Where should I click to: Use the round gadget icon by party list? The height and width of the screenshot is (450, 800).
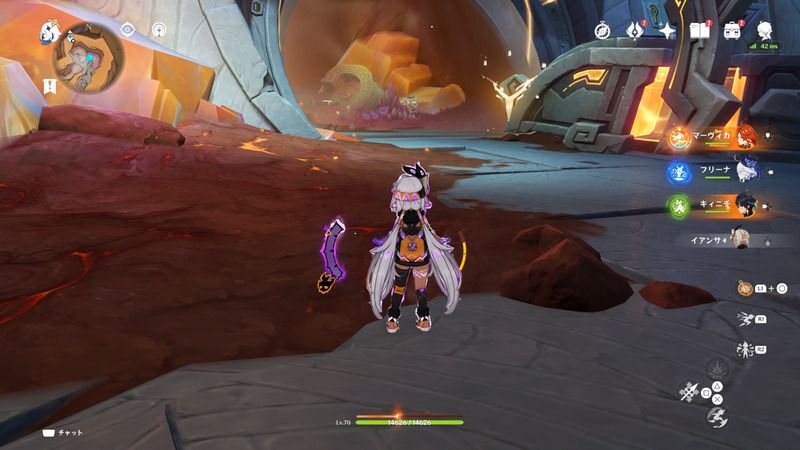click(x=745, y=288)
